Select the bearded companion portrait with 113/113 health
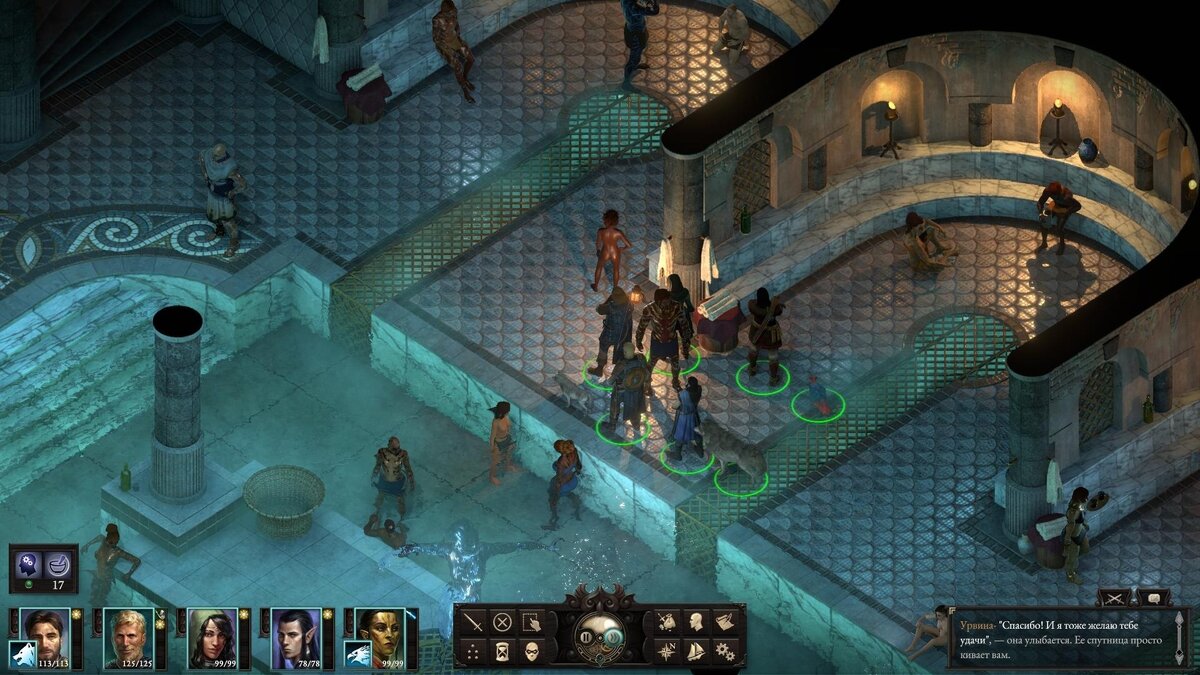Image resolution: width=1200 pixels, height=675 pixels. [46, 632]
